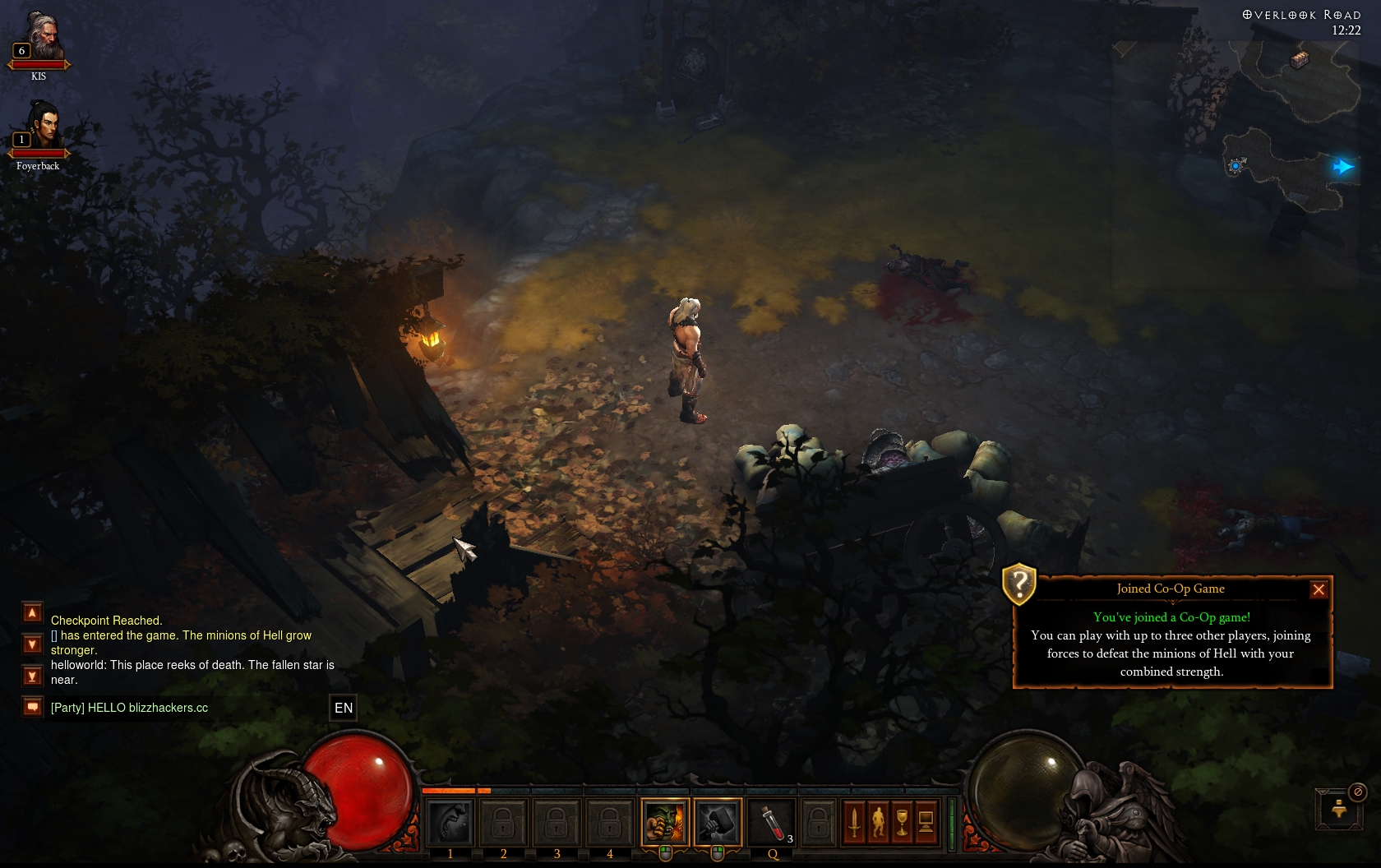This screenshot has height=868, width=1381.
Task: Open the character inventory figure button
Action: coord(878,821)
